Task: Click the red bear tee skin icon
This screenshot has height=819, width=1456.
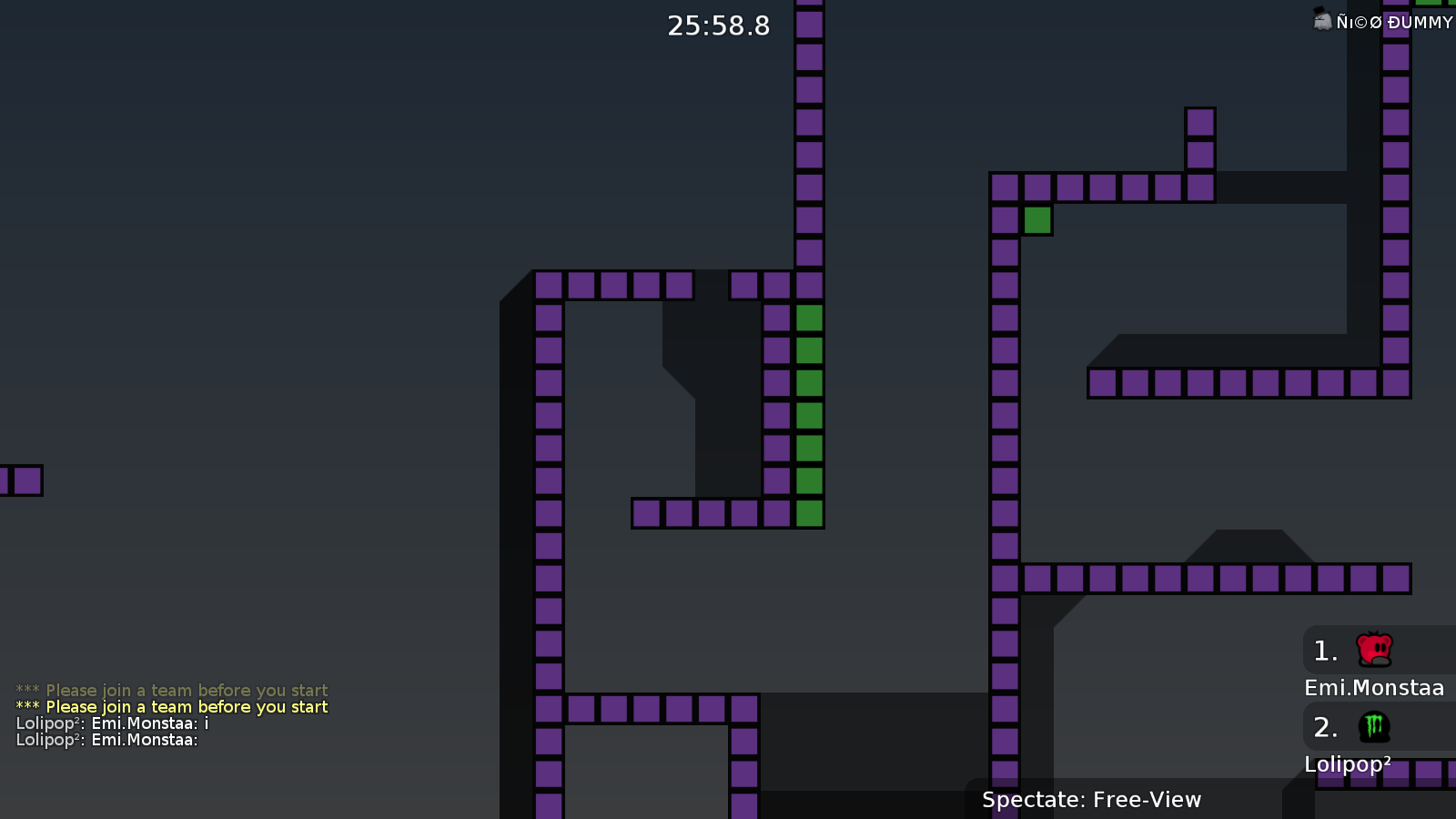Action: 1372,650
